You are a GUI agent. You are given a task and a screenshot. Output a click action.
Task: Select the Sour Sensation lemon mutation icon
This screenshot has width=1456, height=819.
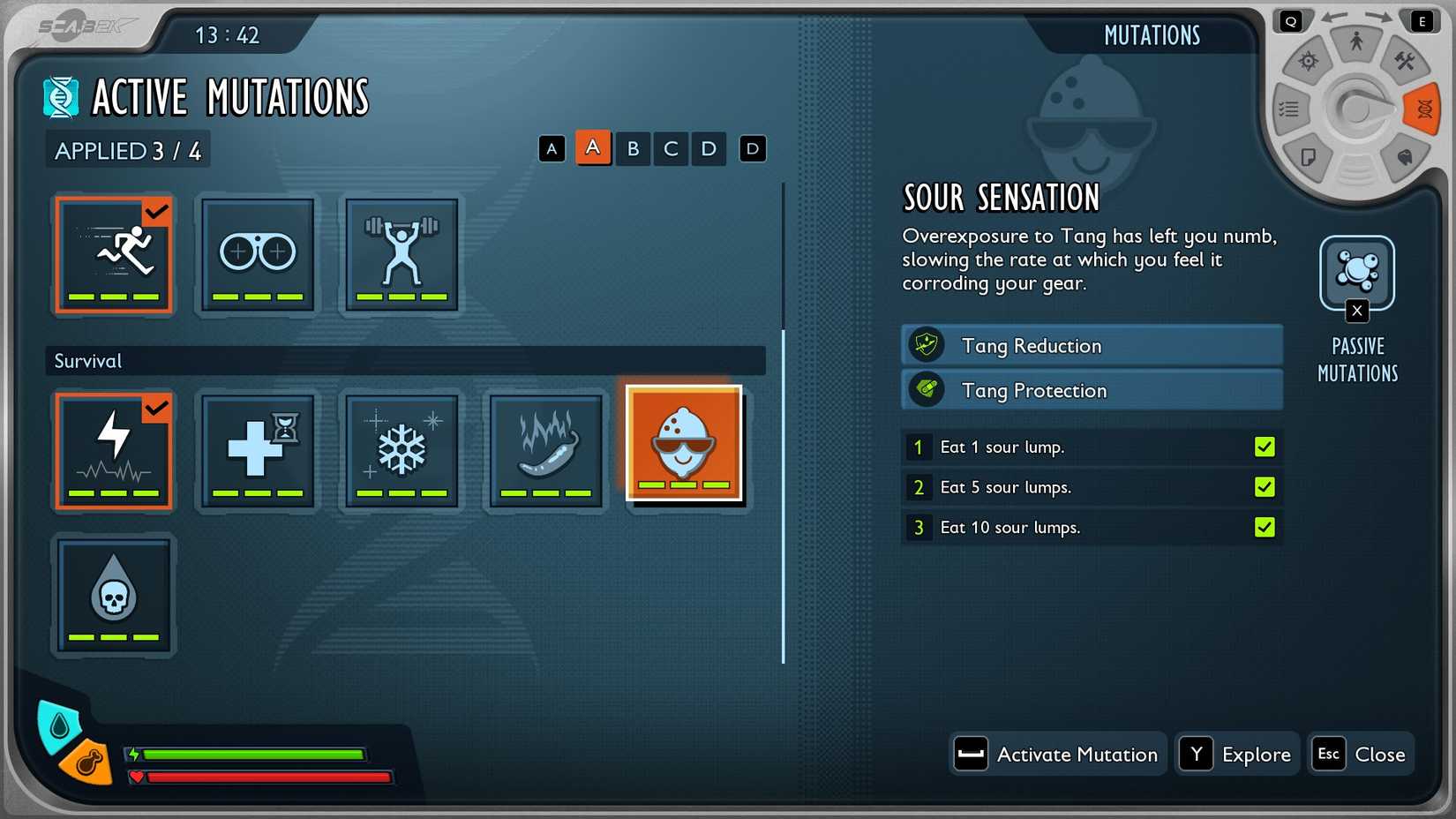click(686, 443)
